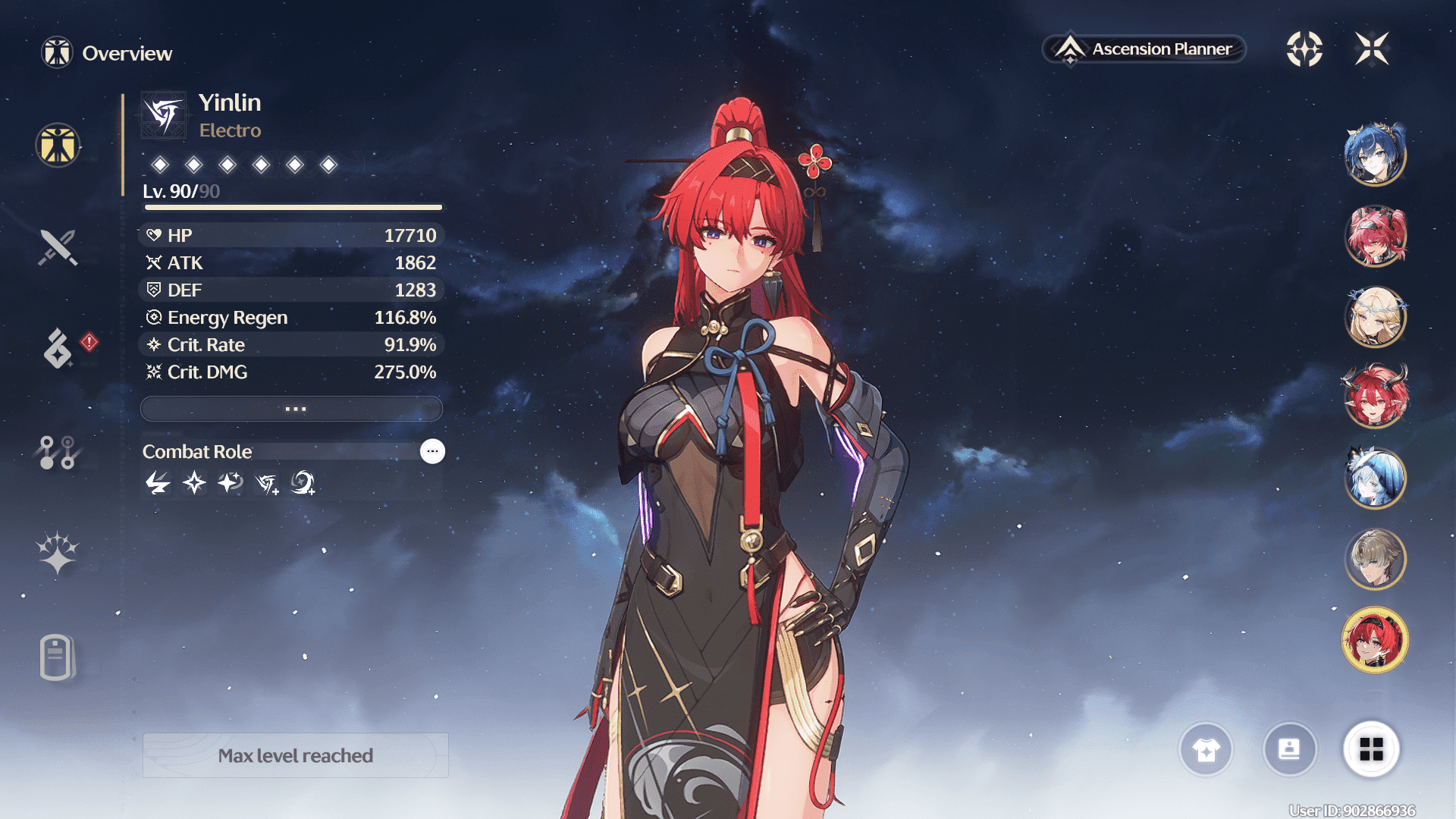
Task: Show Combat Role details
Action: pos(432,451)
